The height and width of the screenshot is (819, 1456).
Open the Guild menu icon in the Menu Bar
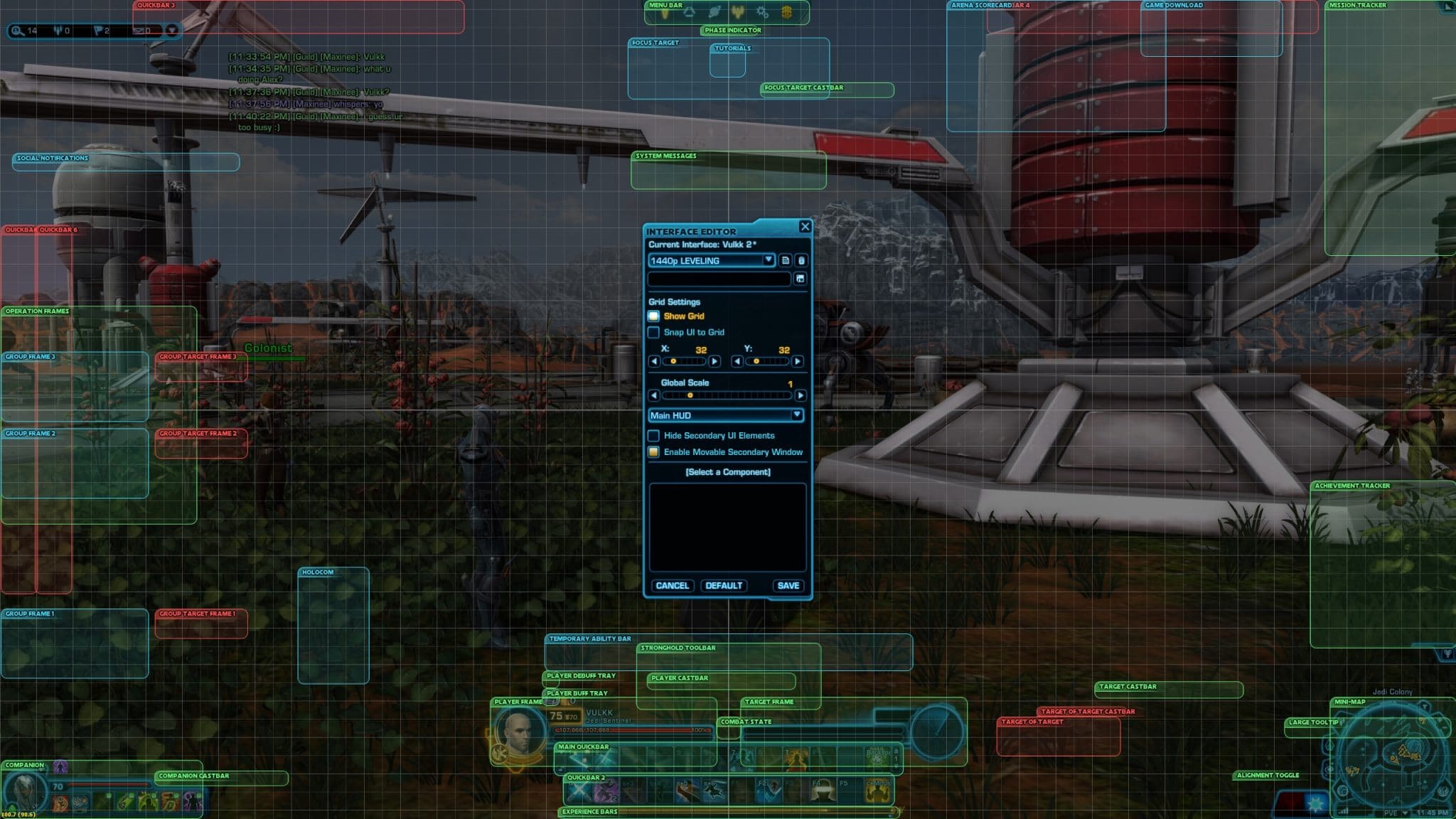click(788, 12)
